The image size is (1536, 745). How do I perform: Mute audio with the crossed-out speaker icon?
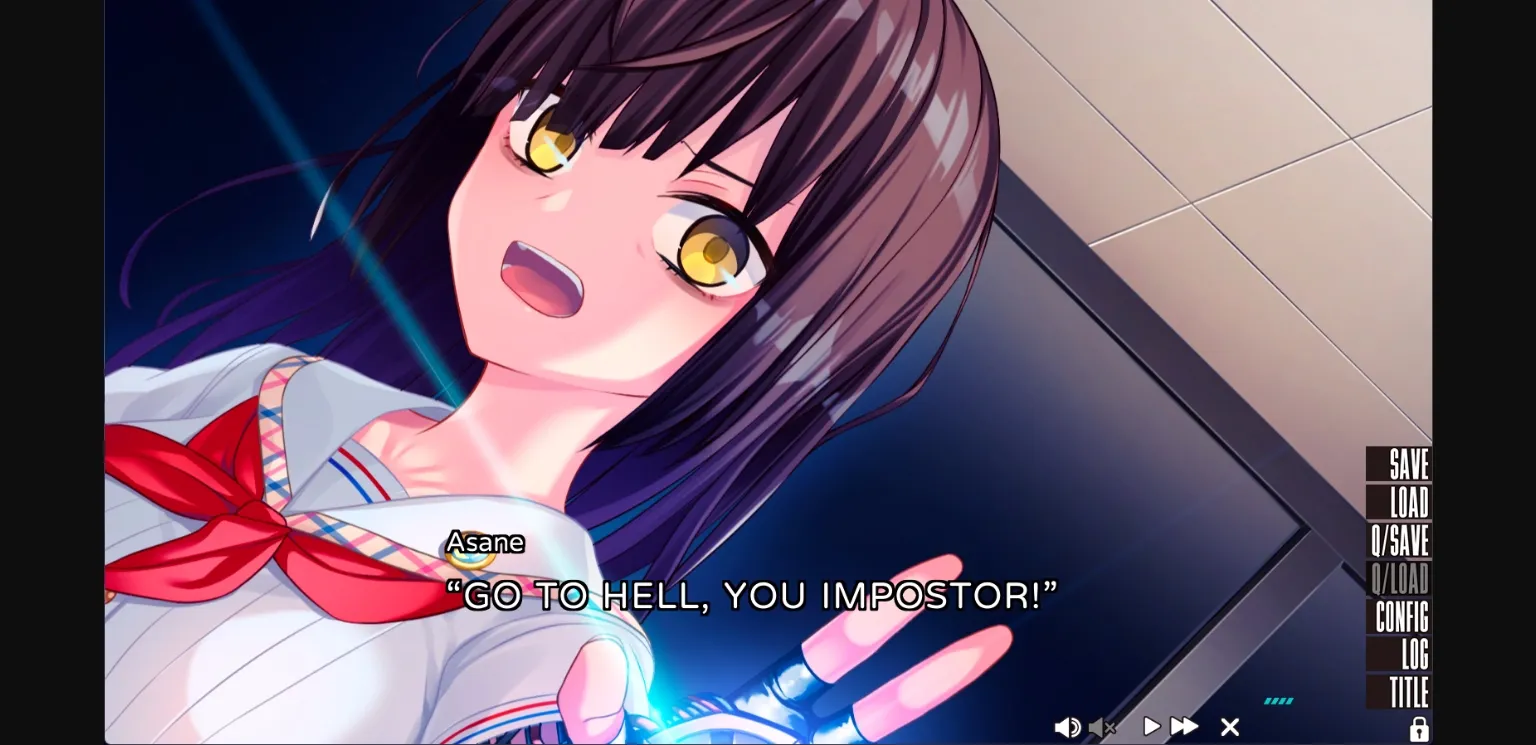coord(1103,727)
